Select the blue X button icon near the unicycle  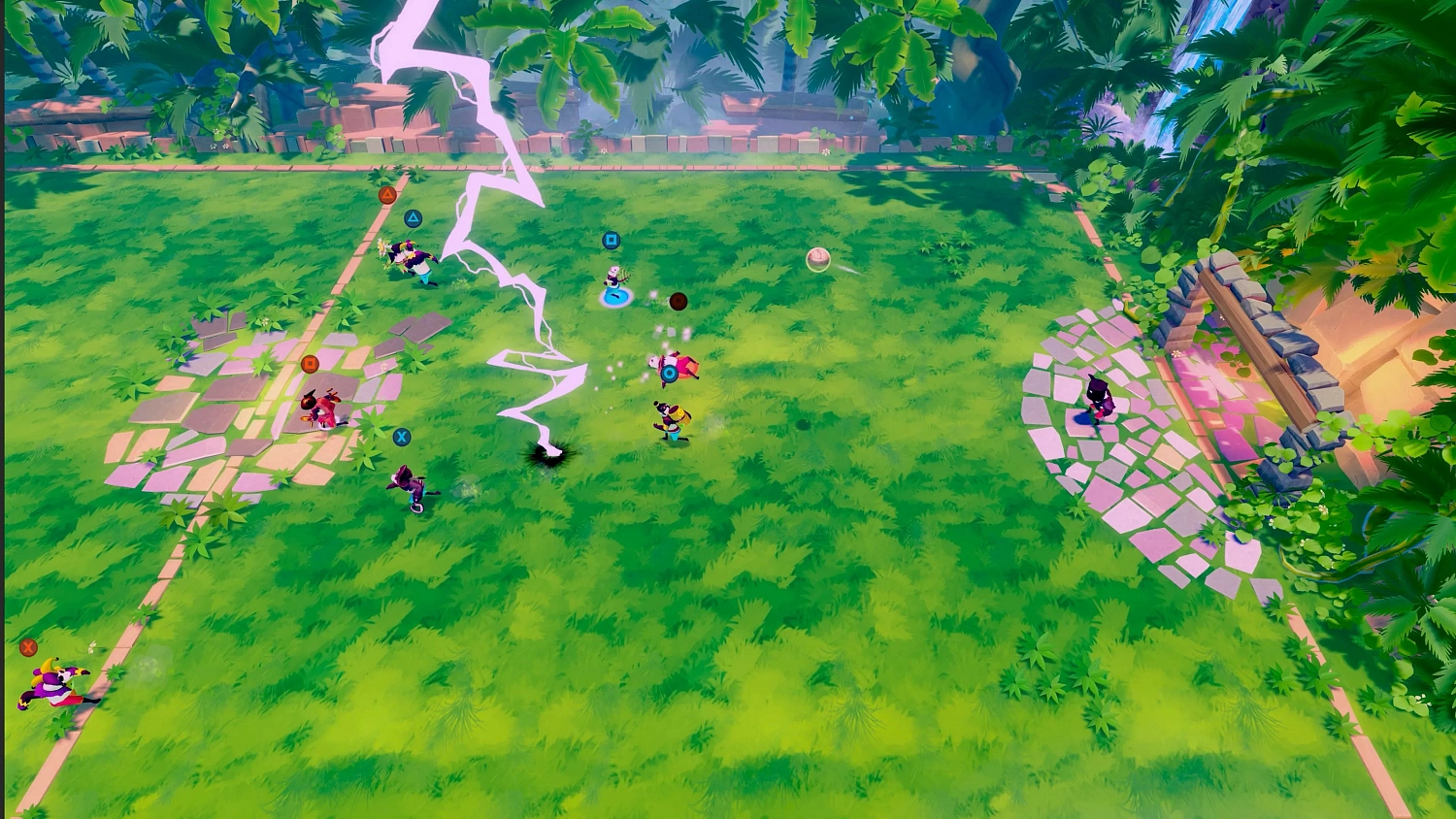pos(400,437)
